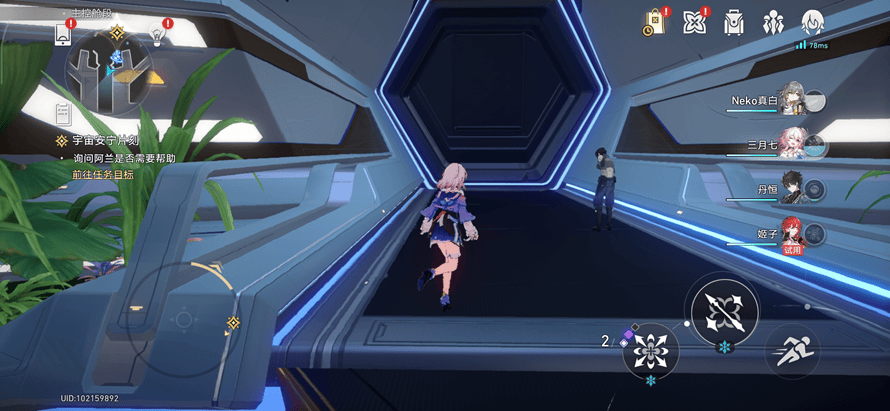This screenshot has width=890, height=411.
Task: Open the shopping bag event icon
Action: coord(654,22)
